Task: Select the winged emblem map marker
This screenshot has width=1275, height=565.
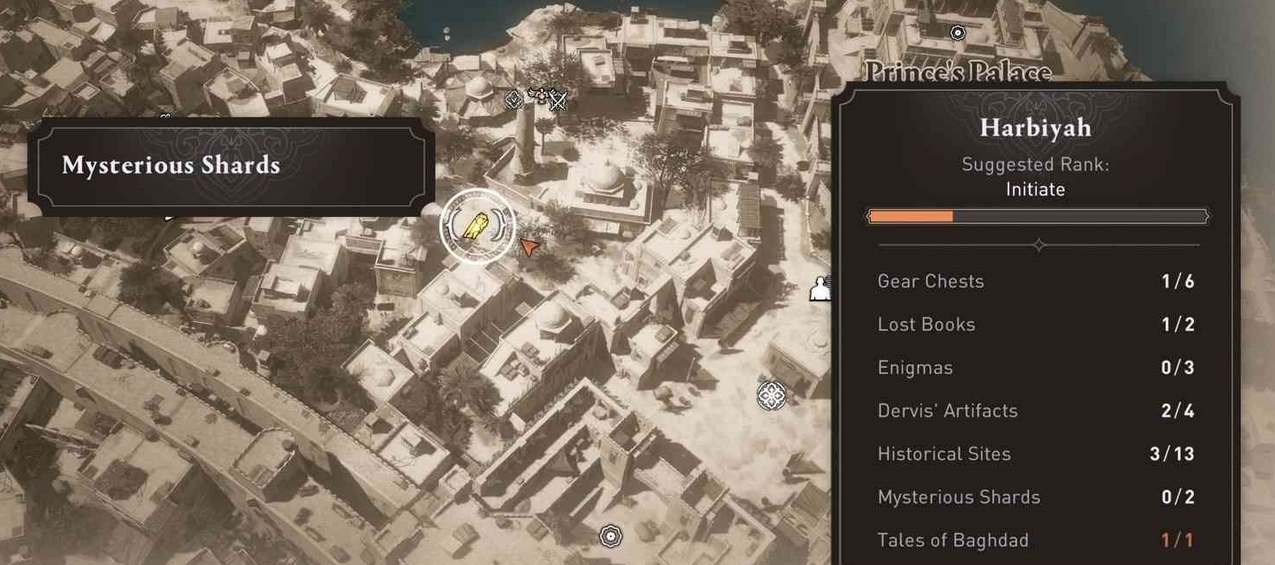Action: pos(540,95)
